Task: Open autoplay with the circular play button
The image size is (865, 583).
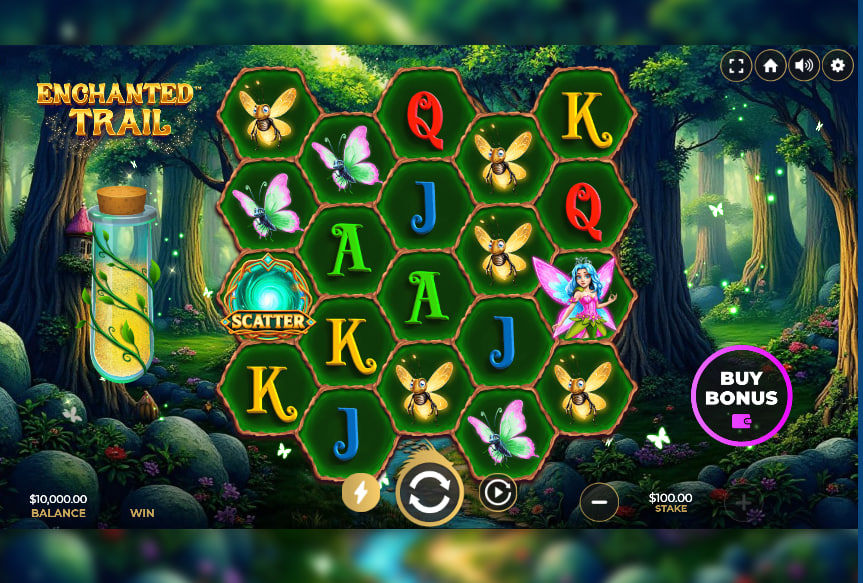Action: click(x=498, y=492)
